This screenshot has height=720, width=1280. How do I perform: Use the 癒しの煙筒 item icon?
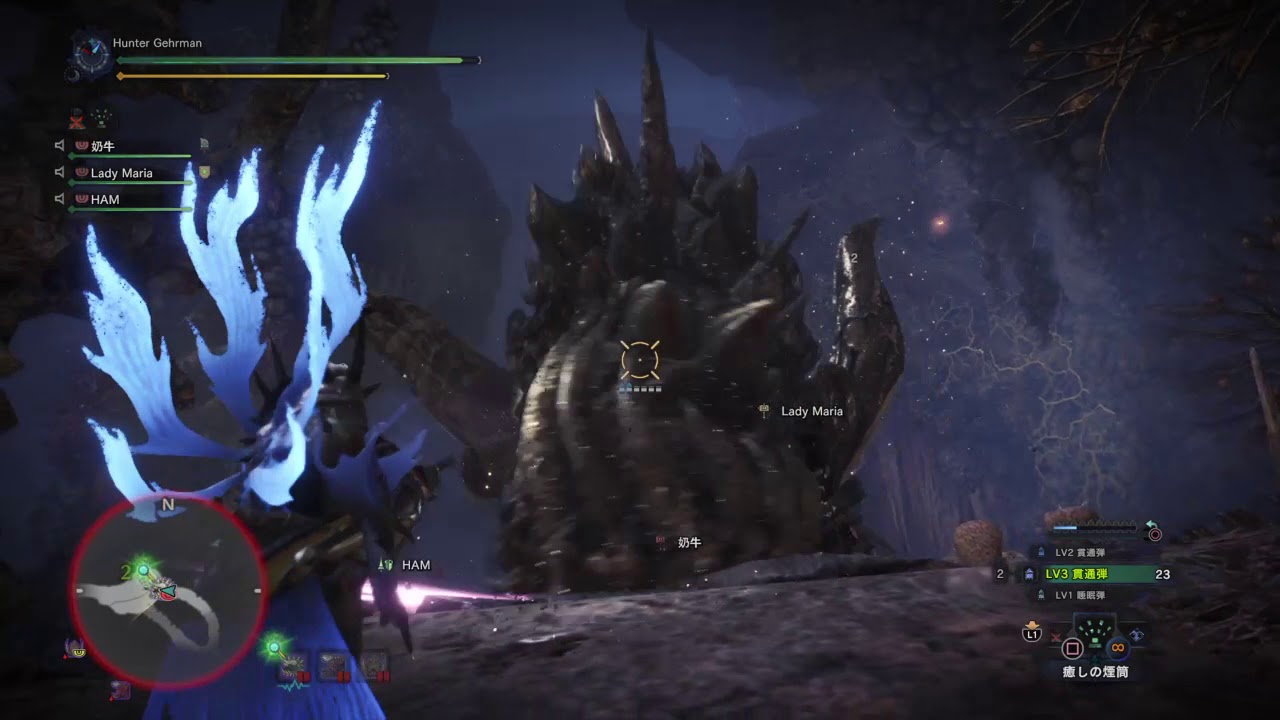[x=1097, y=645]
